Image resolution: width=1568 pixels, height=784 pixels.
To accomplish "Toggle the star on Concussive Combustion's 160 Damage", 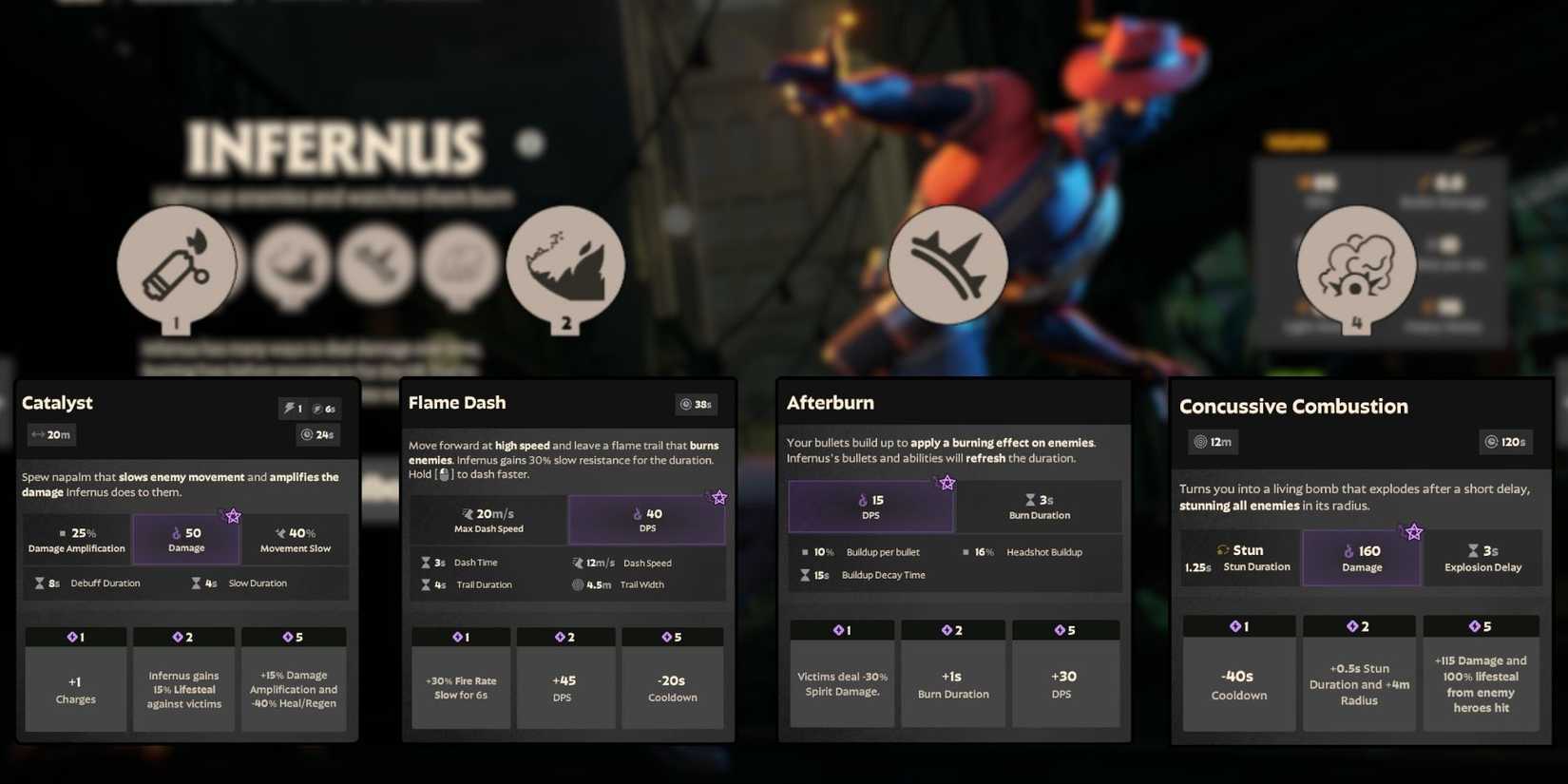I will point(1414,530).
